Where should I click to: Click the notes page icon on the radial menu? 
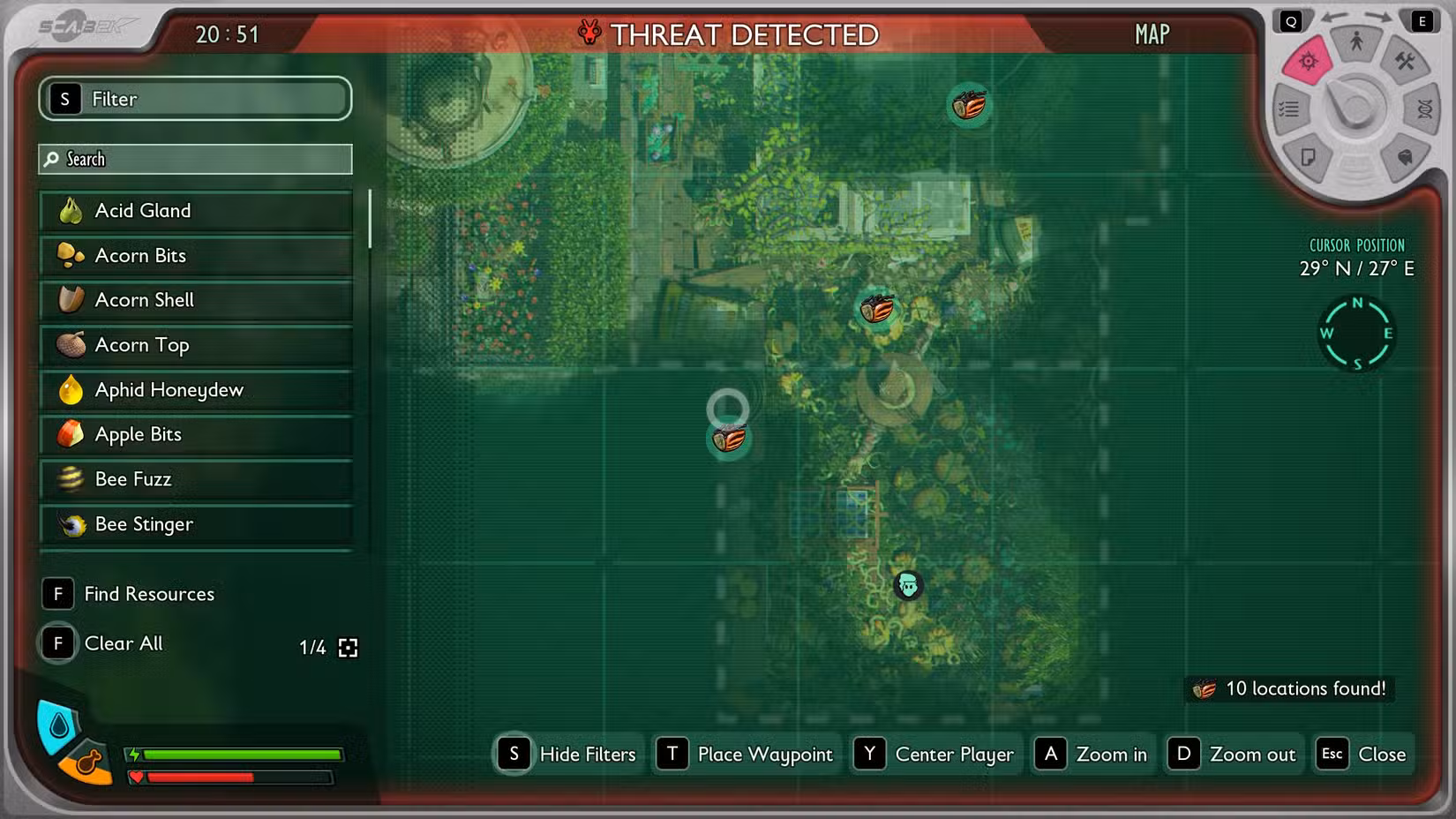click(1310, 157)
